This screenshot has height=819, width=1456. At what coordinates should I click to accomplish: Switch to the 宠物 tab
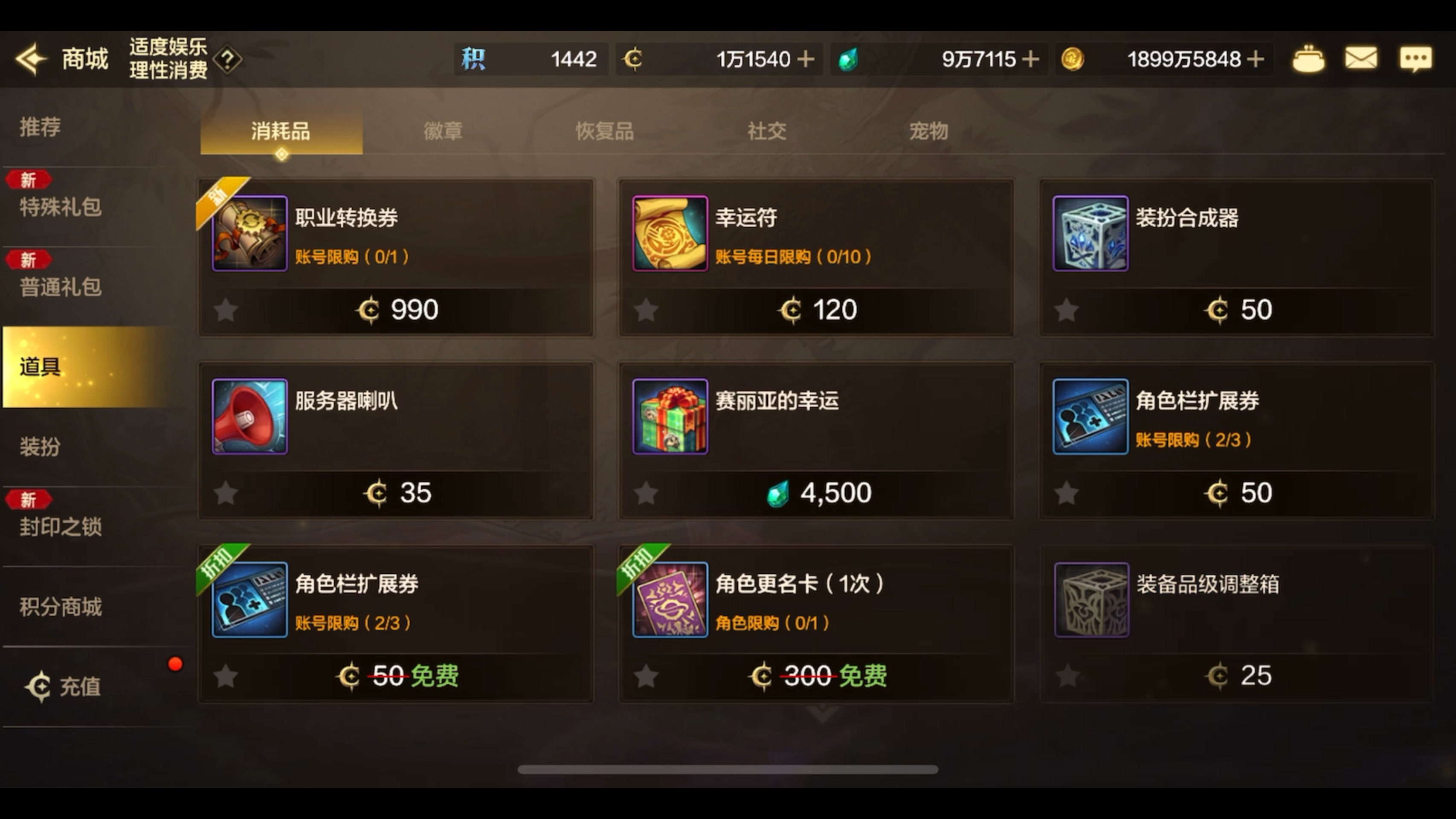pyautogui.click(x=928, y=131)
